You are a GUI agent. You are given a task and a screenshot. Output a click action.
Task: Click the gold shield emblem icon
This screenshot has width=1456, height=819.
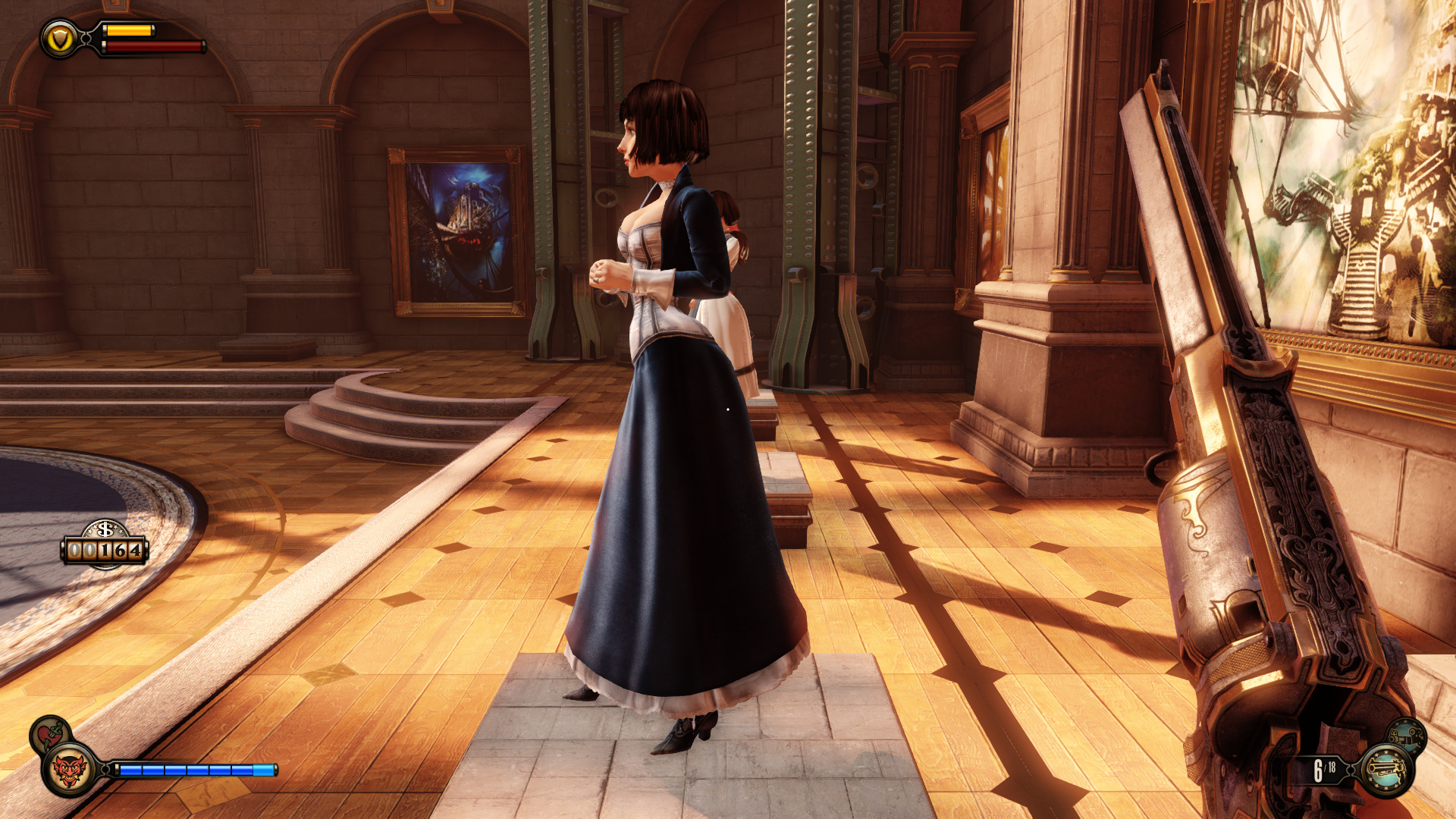click(60, 39)
